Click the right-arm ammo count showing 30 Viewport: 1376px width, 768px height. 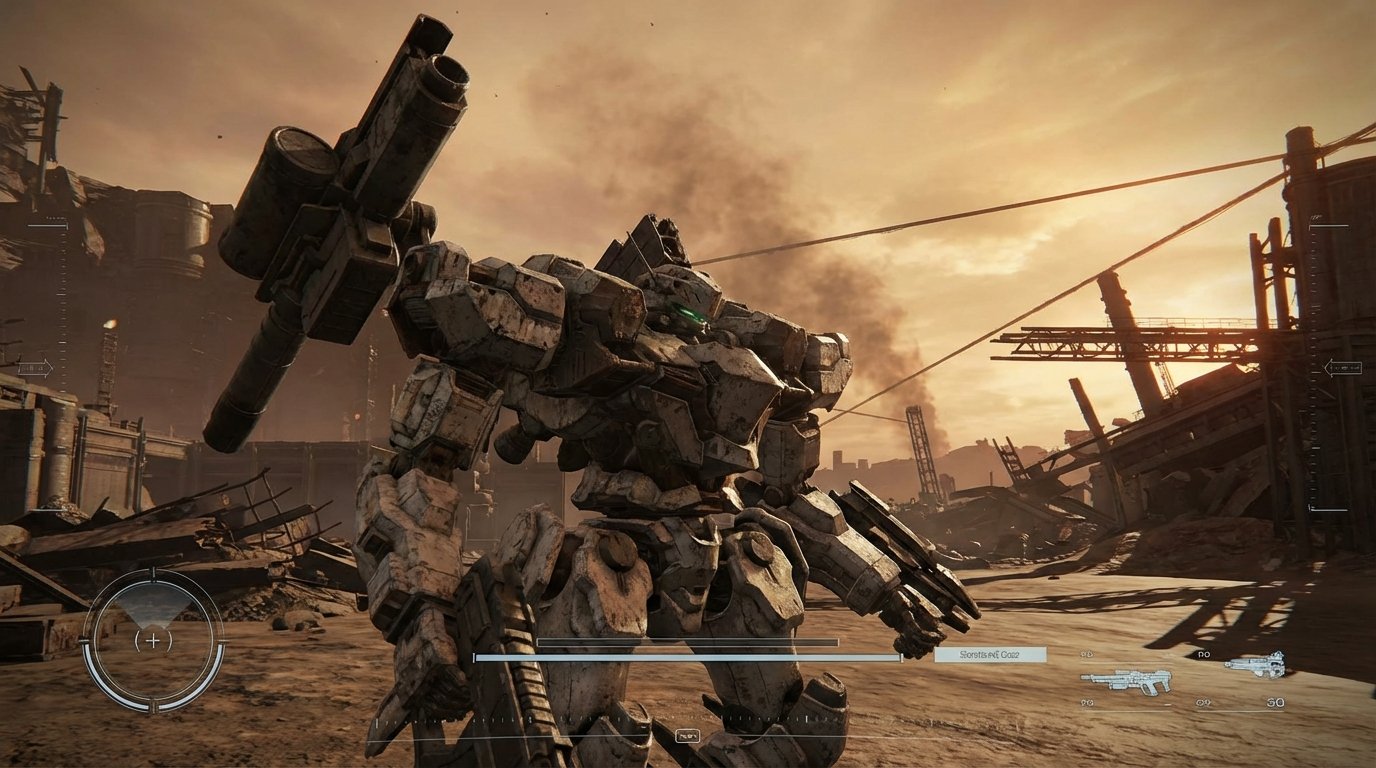point(1277,703)
